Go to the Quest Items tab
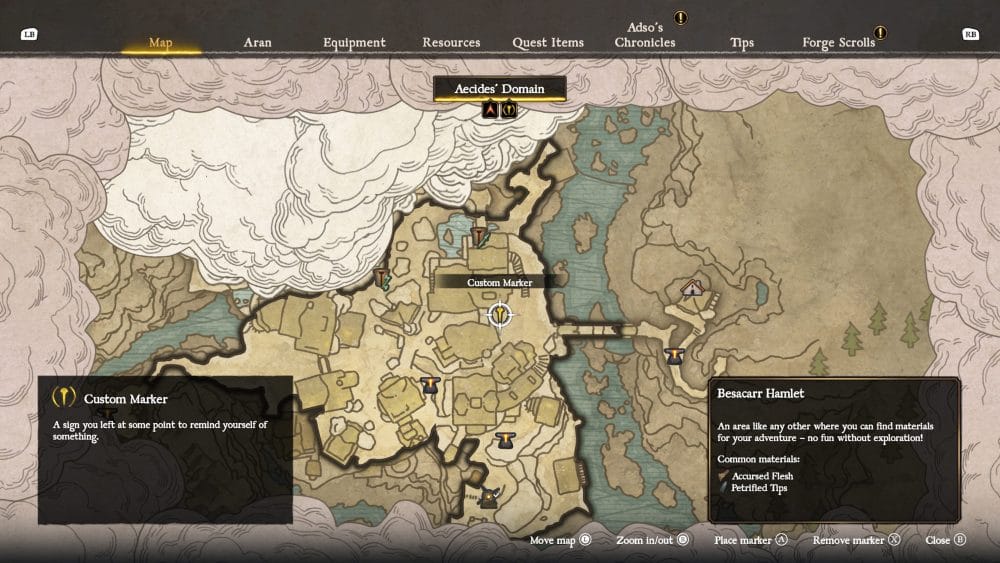1000x563 pixels. coord(548,43)
